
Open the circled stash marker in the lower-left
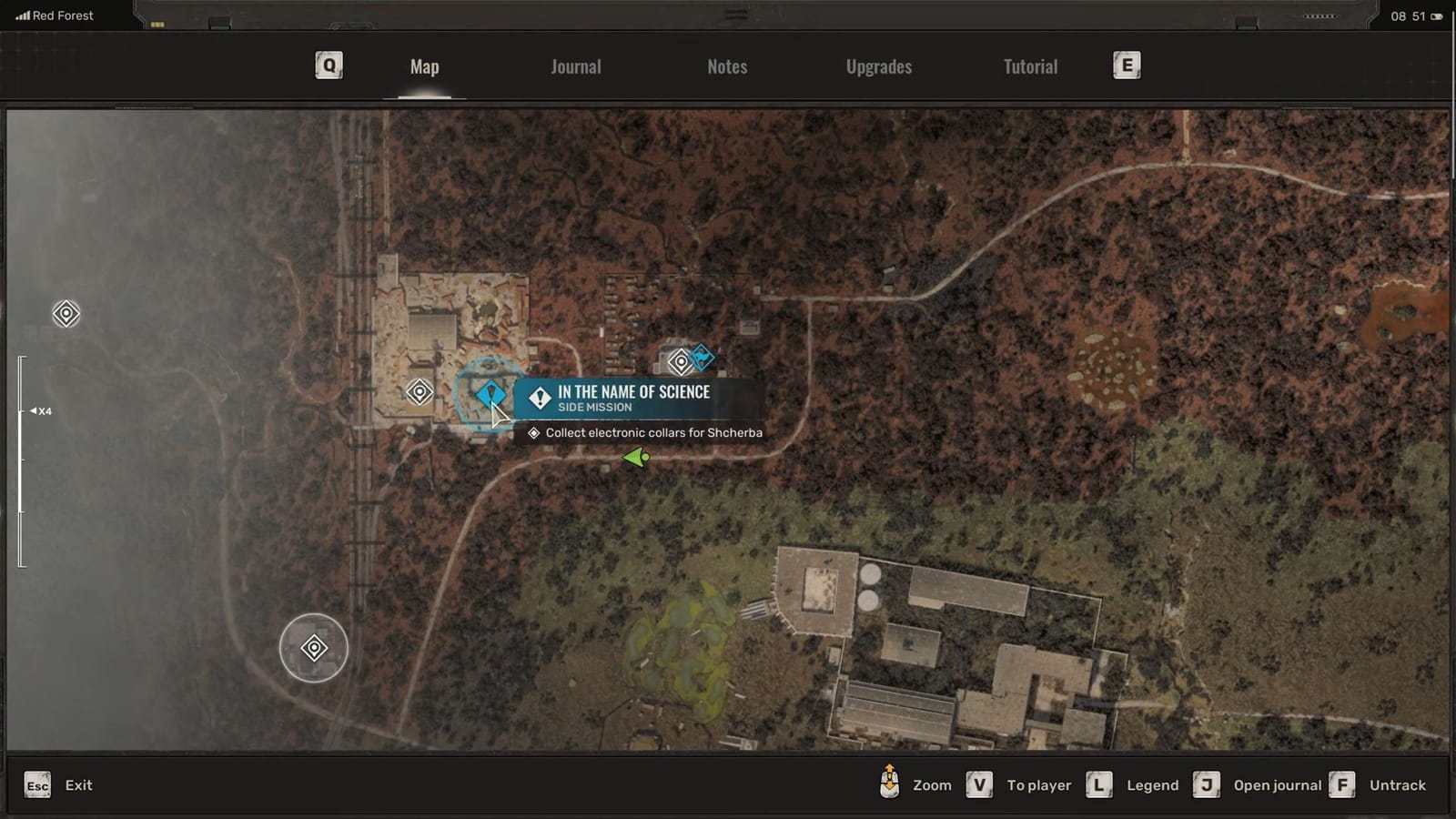tap(315, 647)
